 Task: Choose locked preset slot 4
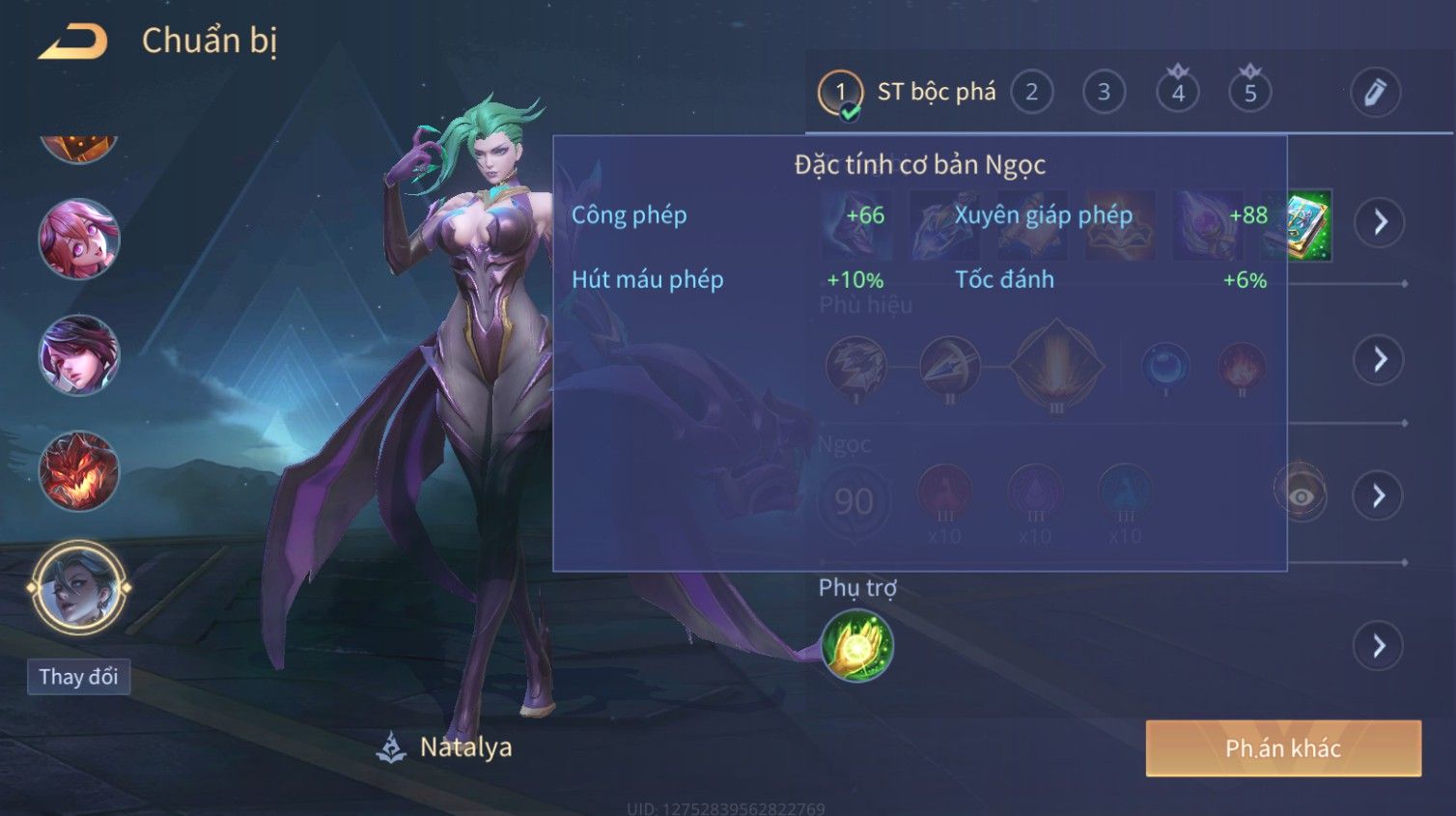tap(1177, 93)
